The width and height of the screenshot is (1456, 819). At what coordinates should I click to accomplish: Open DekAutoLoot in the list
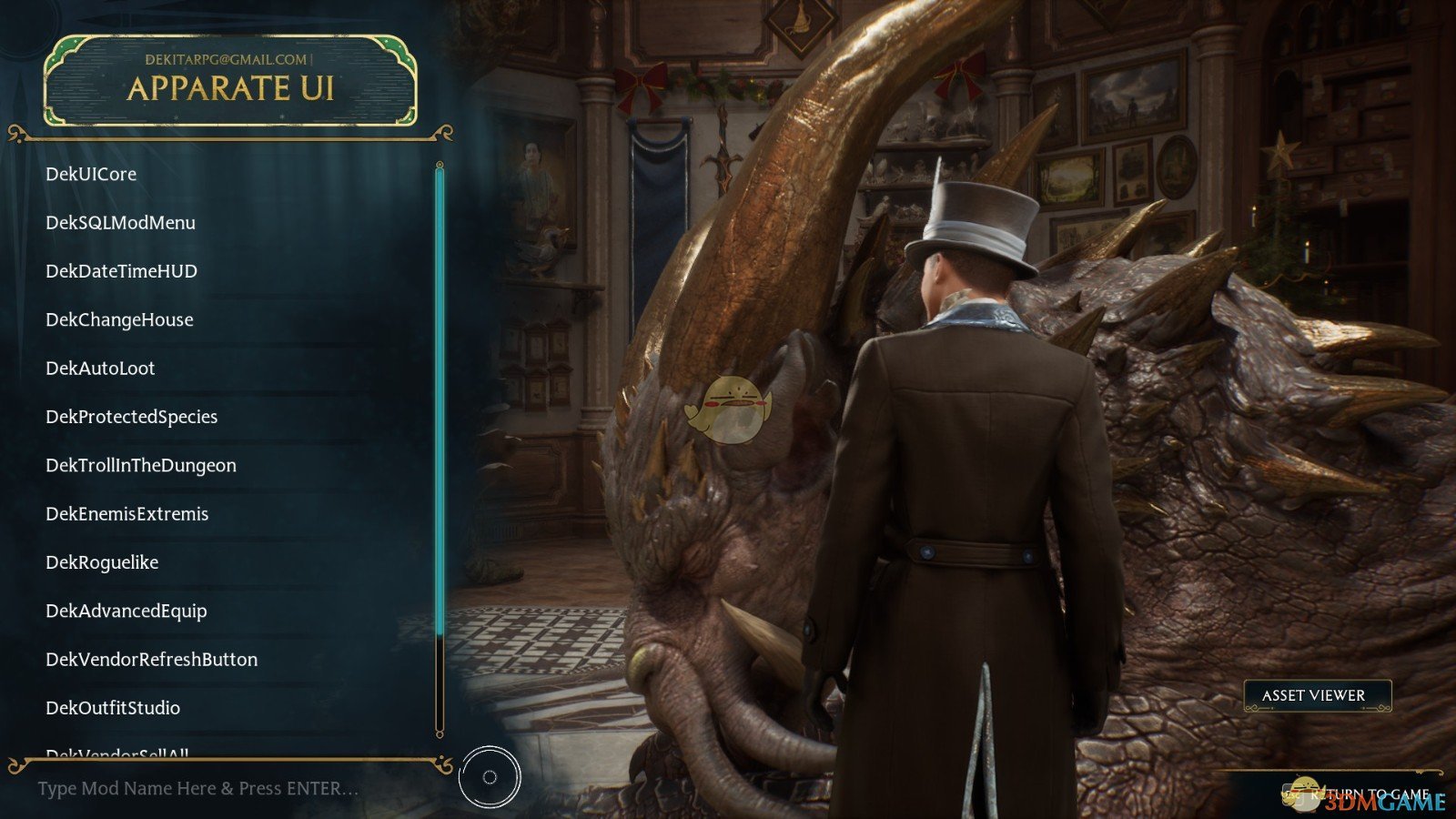click(x=100, y=368)
